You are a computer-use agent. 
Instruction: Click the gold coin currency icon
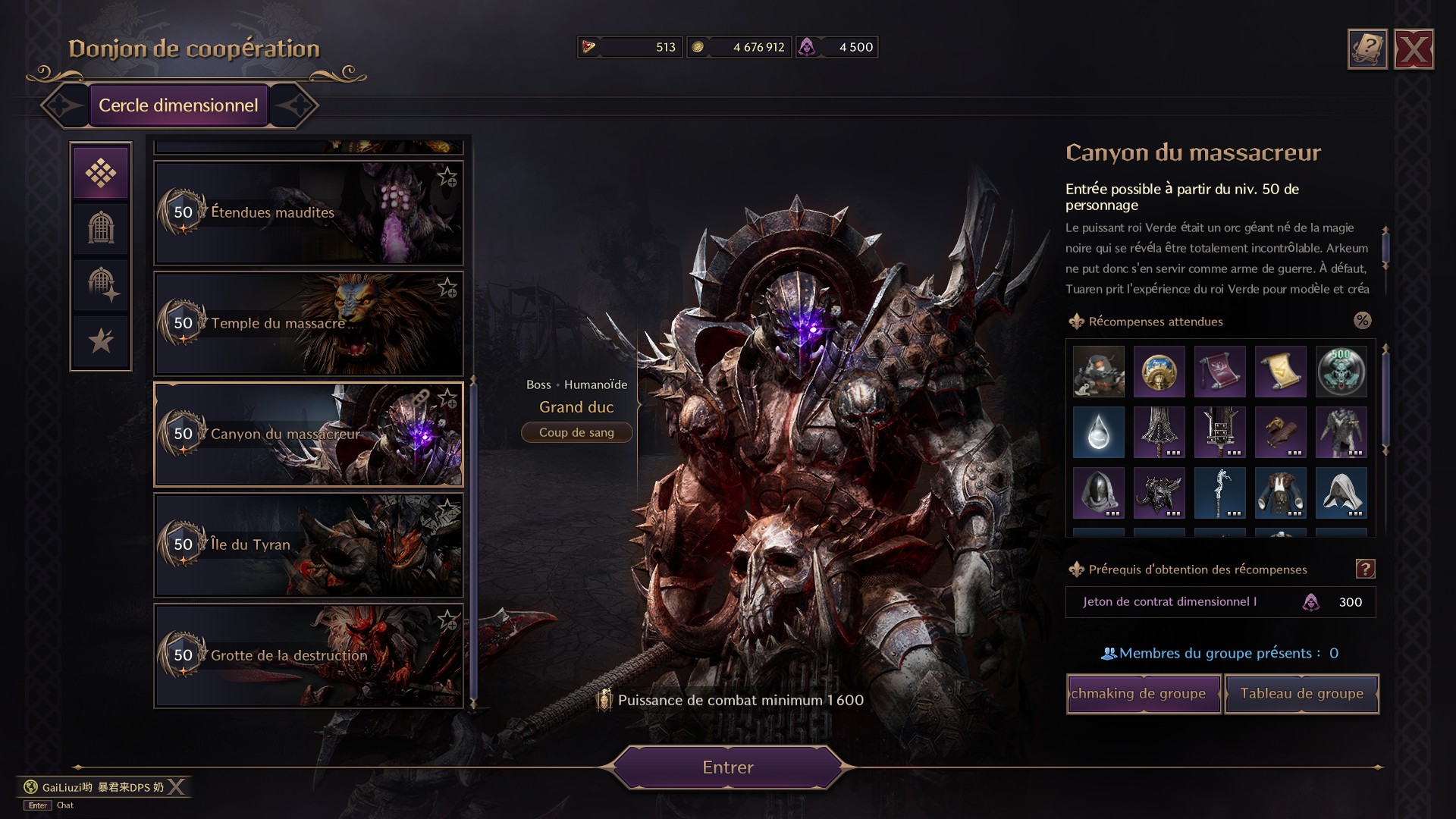tap(699, 46)
